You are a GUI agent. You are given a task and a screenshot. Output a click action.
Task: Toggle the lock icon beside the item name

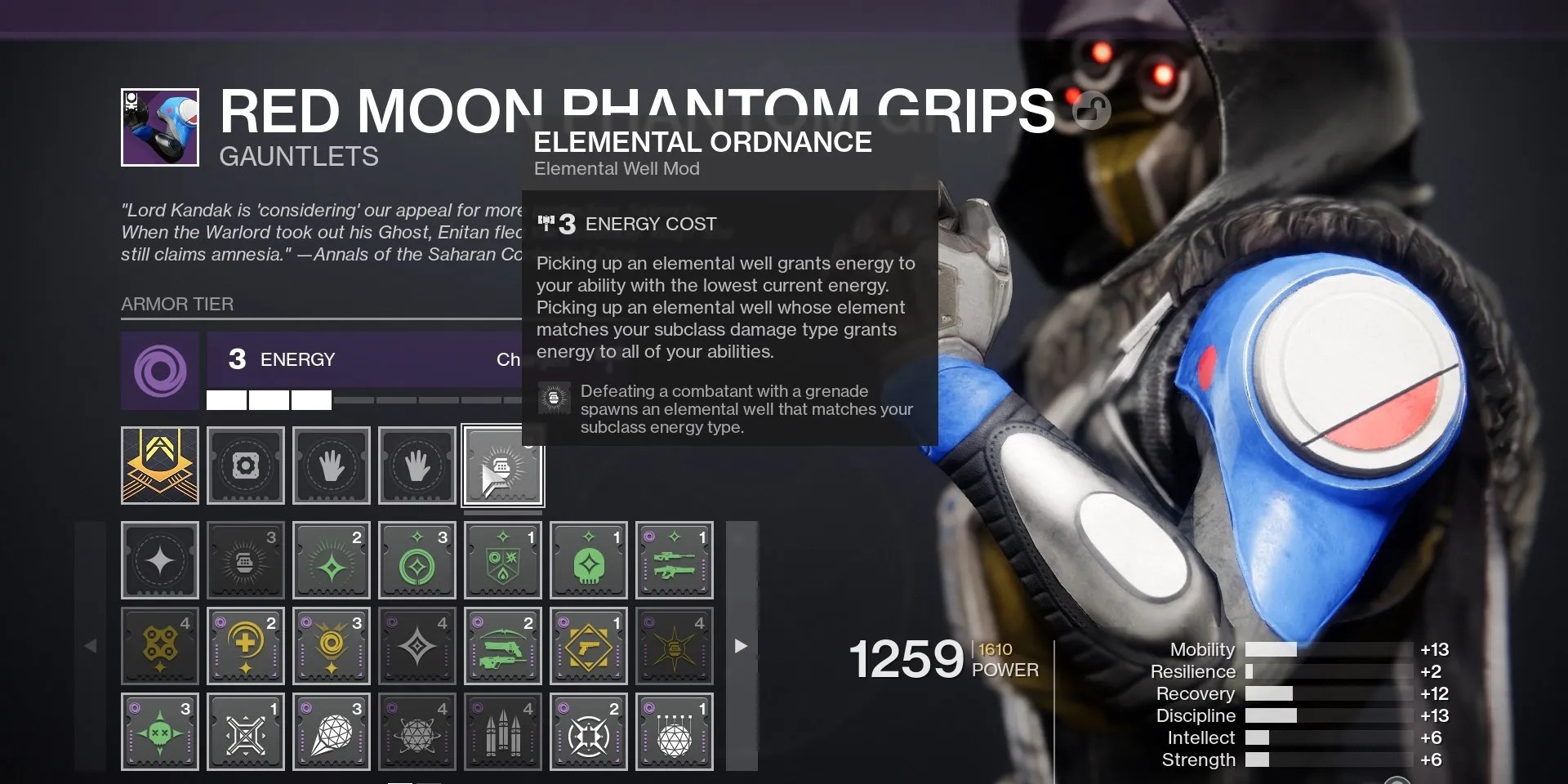point(1092,110)
